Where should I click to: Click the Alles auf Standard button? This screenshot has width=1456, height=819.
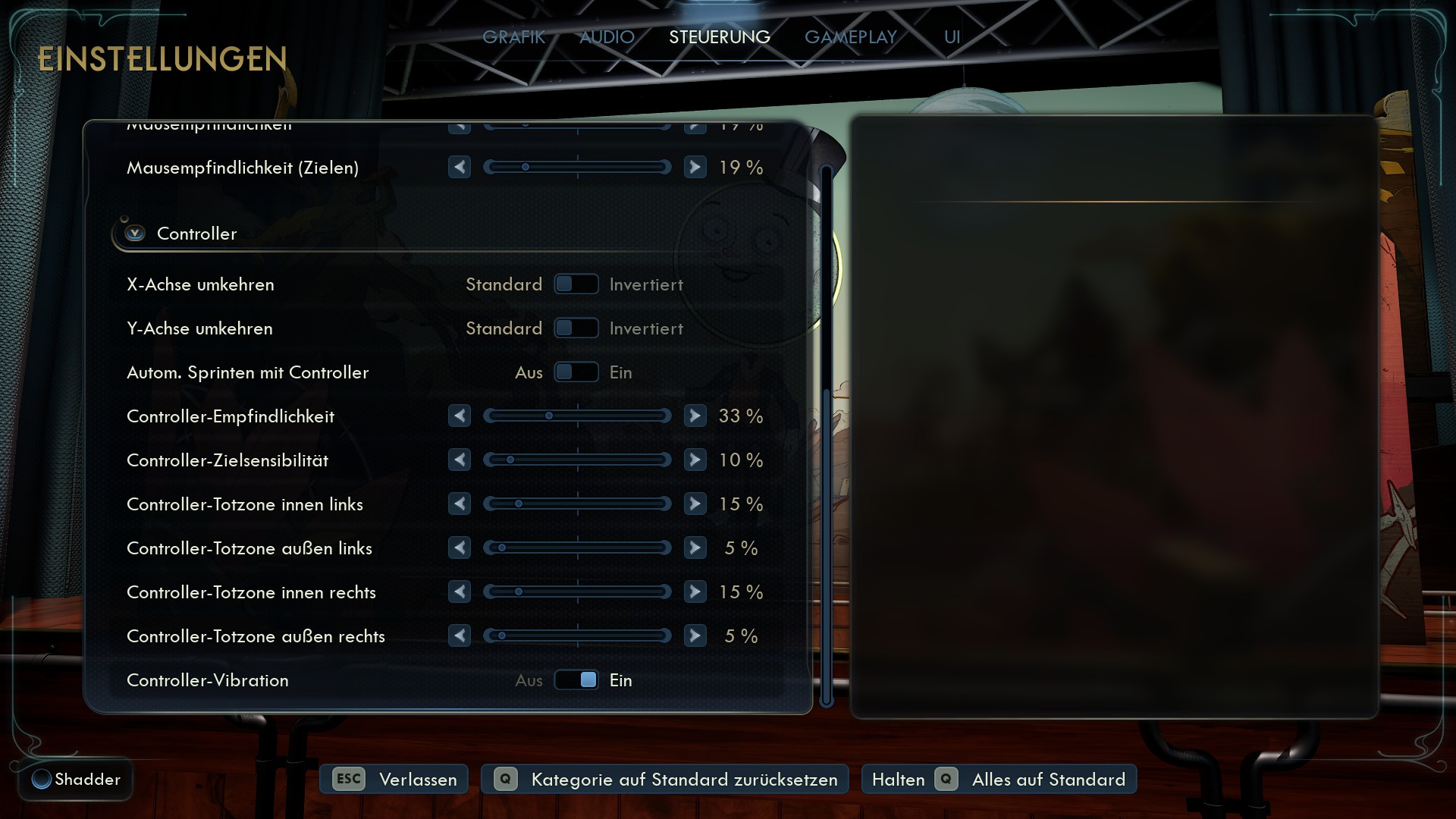click(999, 780)
